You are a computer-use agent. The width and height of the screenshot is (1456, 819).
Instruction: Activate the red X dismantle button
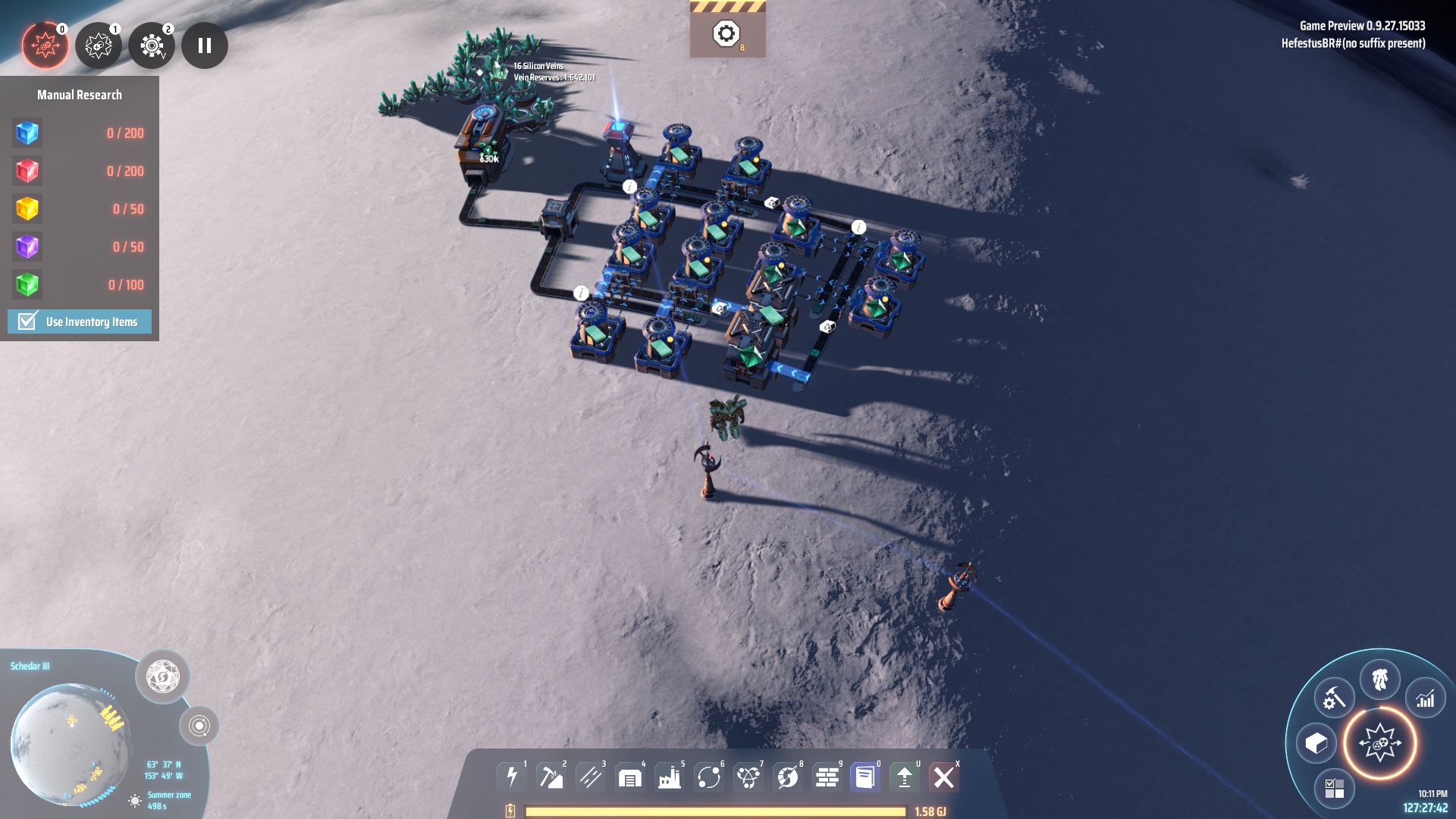click(944, 777)
